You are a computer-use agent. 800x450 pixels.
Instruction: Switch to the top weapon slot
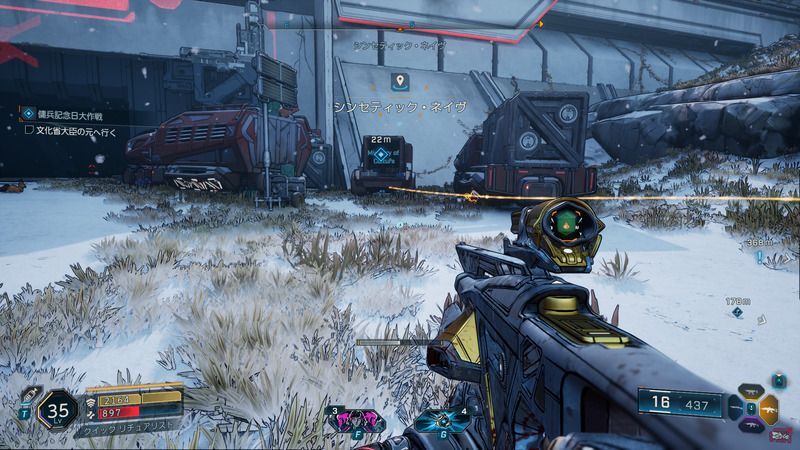(x=752, y=392)
